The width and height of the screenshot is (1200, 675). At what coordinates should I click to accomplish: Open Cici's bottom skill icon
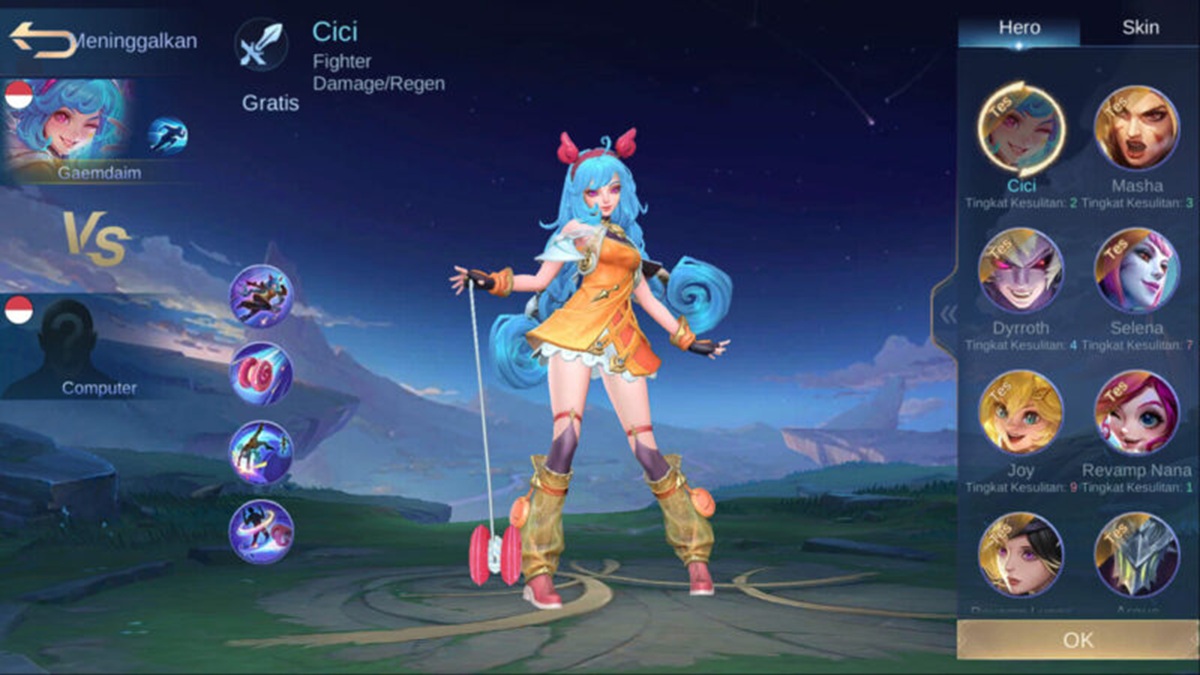pyautogui.click(x=261, y=530)
